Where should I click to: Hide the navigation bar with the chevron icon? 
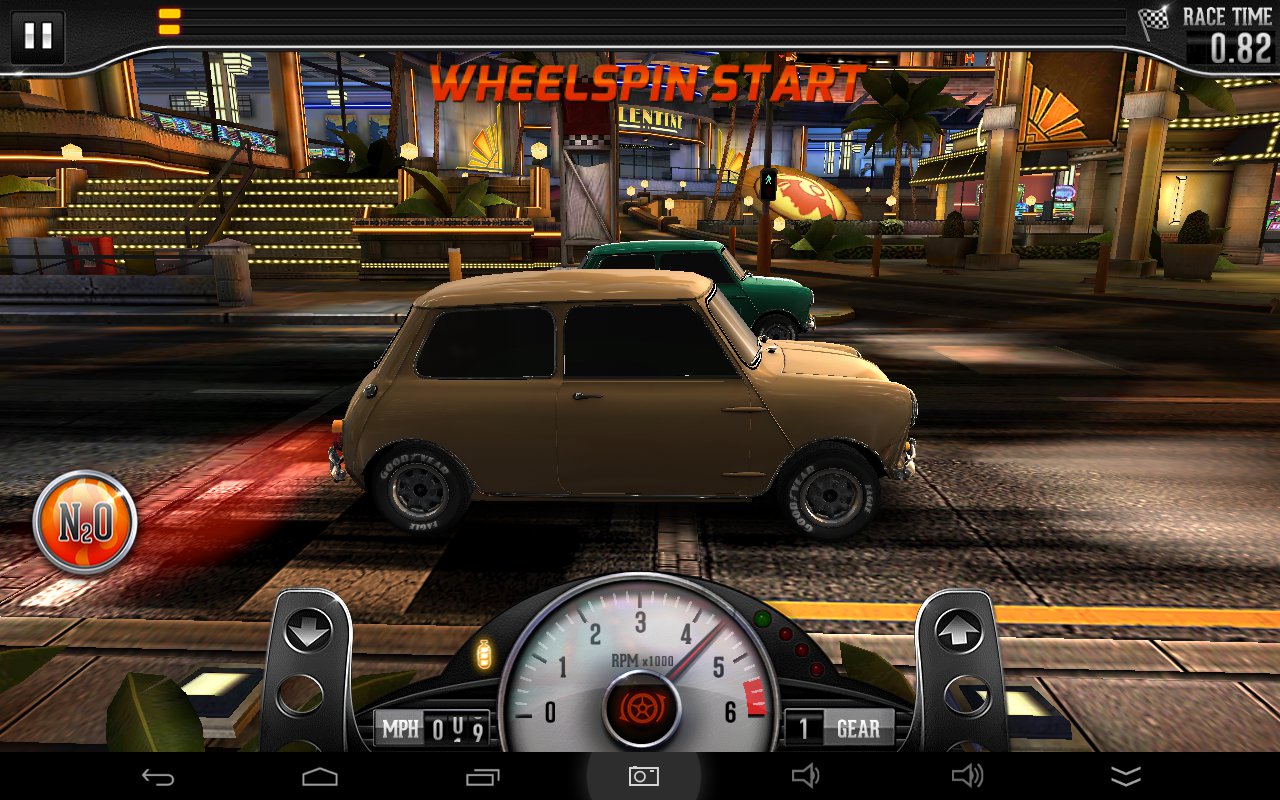coord(1126,776)
